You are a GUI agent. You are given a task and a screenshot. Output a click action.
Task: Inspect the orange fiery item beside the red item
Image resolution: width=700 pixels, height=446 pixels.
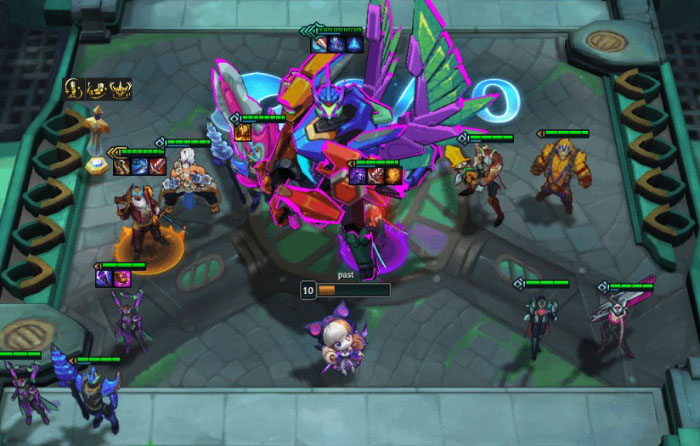click(x=393, y=176)
